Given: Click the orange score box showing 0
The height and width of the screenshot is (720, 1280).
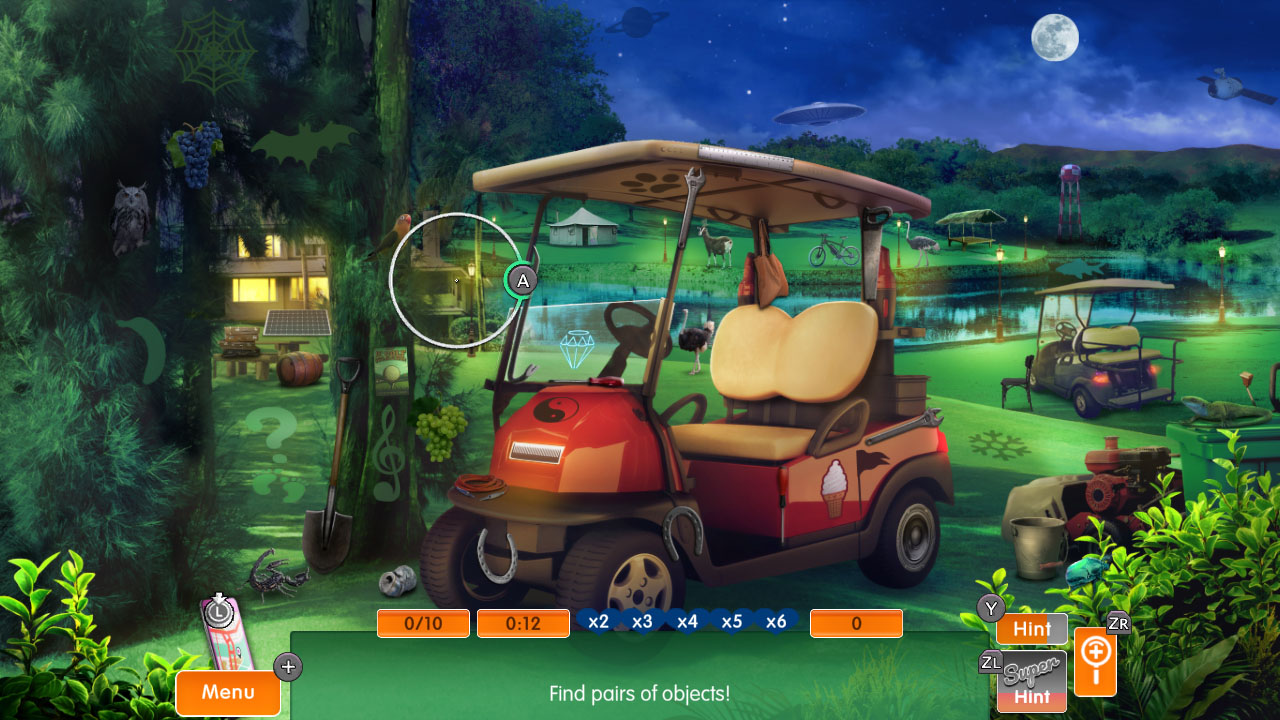Looking at the screenshot, I should coord(856,622).
